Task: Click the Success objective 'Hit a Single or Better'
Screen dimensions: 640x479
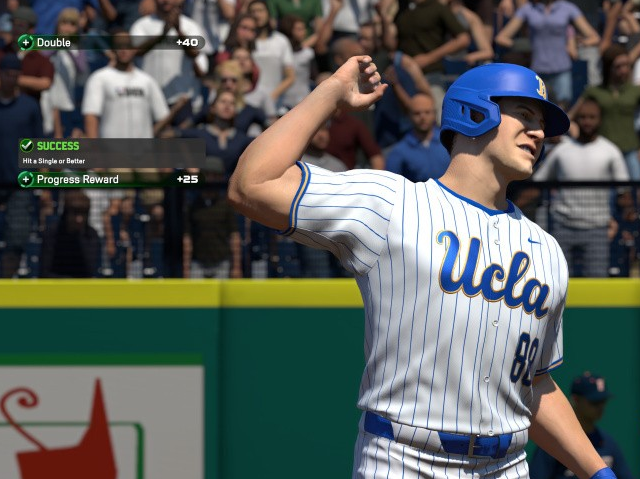Action: click(110, 152)
